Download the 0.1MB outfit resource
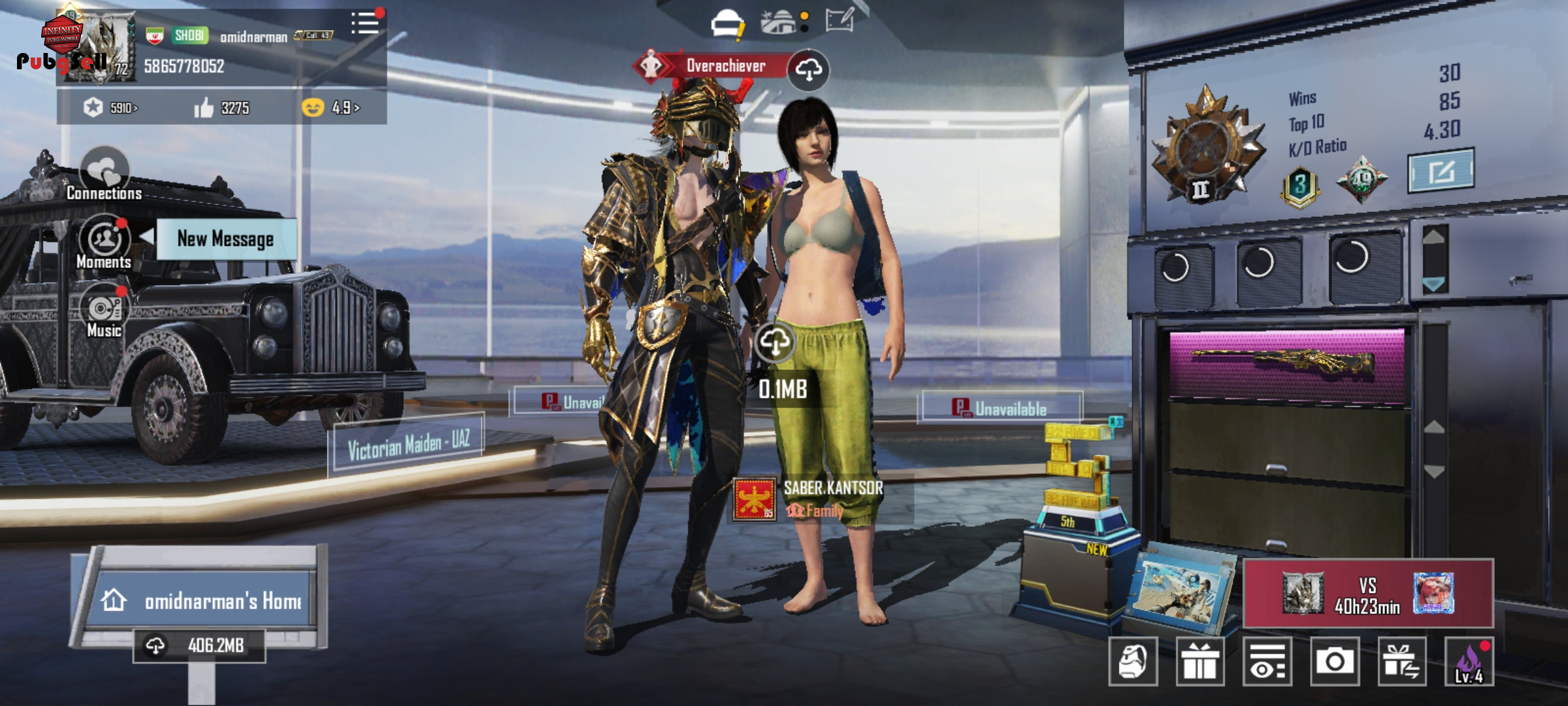Screen dimensions: 1568x706 (775, 341)
